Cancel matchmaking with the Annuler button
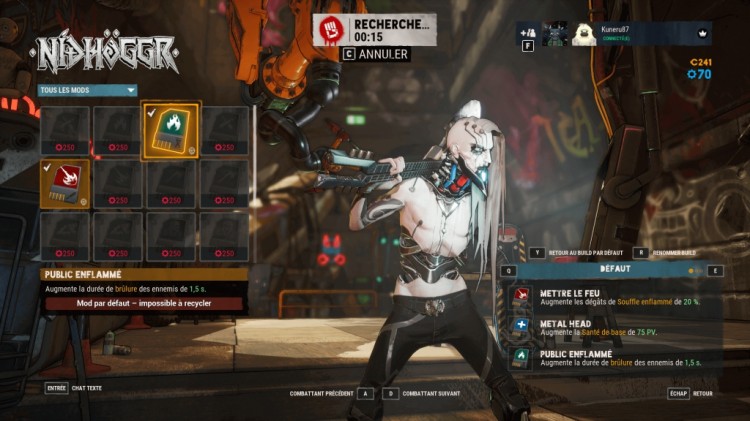The width and height of the screenshot is (750, 421). (377, 54)
